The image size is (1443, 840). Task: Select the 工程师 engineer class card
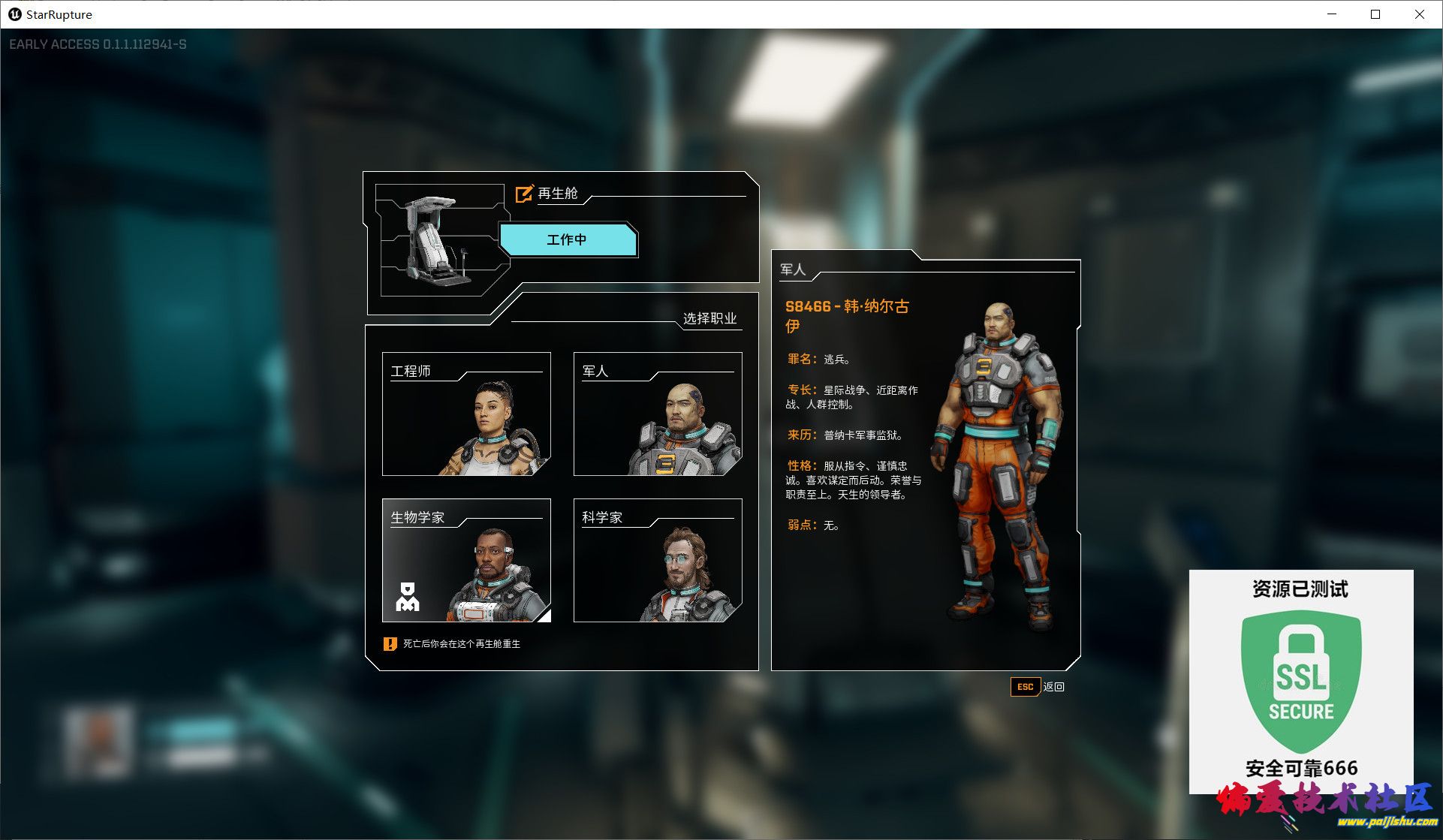[466, 414]
